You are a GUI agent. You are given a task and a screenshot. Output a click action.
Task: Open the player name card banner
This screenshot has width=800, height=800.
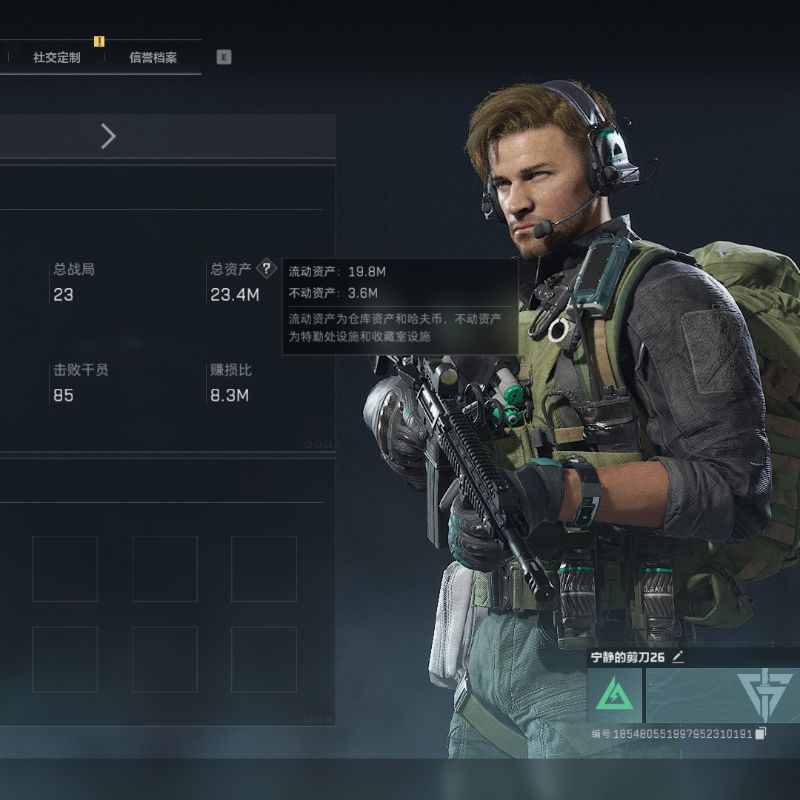722,695
